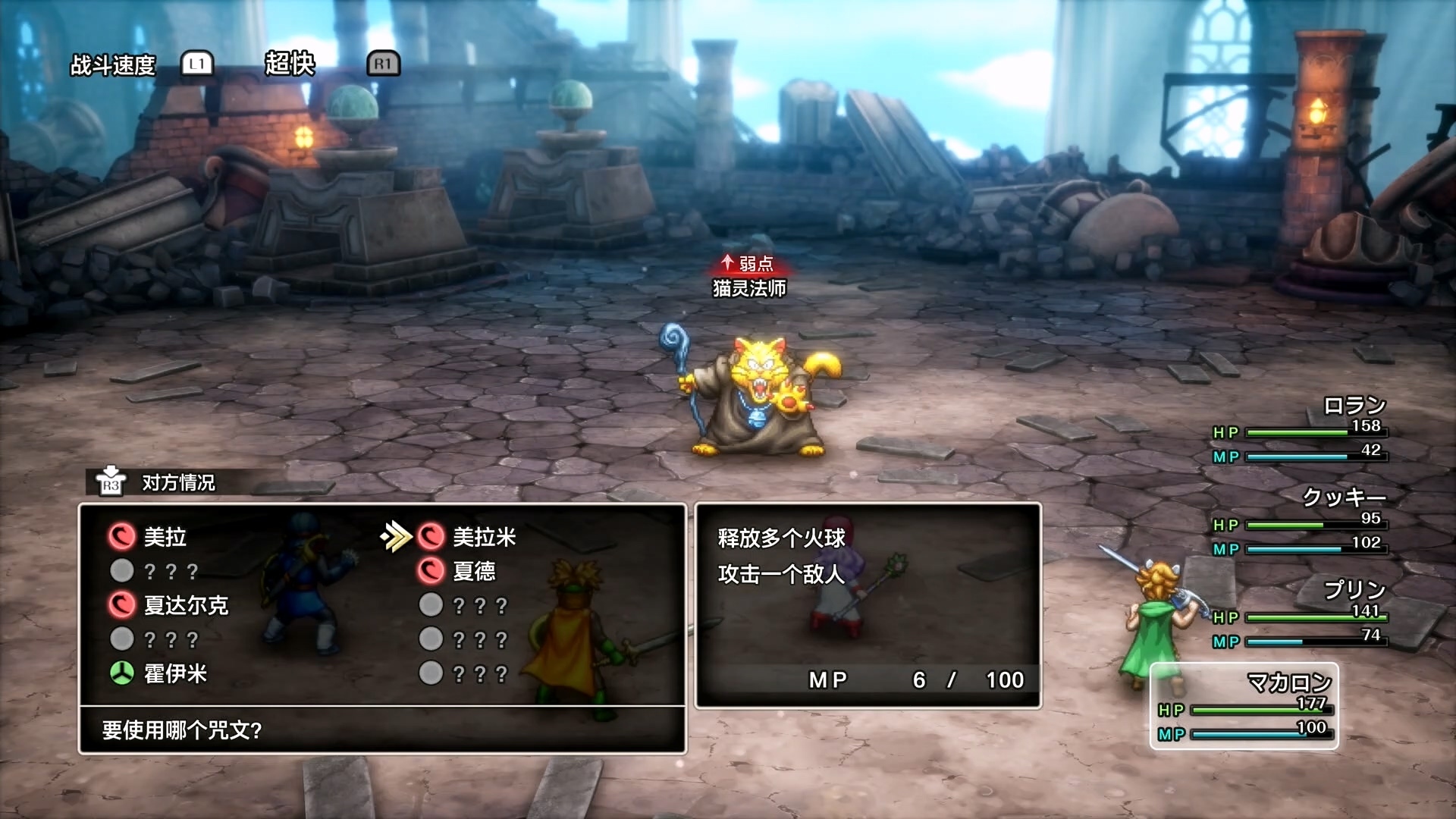Screen dimensions: 1456x819
Task: Open the 对方情况 enemy info panel
Action: tap(177, 482)
